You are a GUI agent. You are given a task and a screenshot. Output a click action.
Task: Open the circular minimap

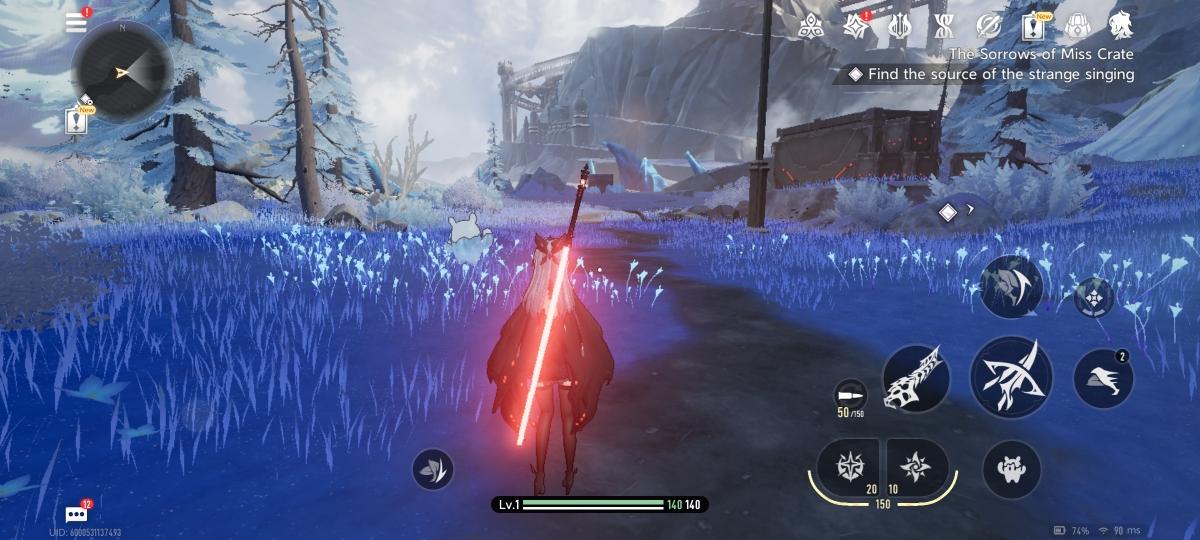(123, 70)
